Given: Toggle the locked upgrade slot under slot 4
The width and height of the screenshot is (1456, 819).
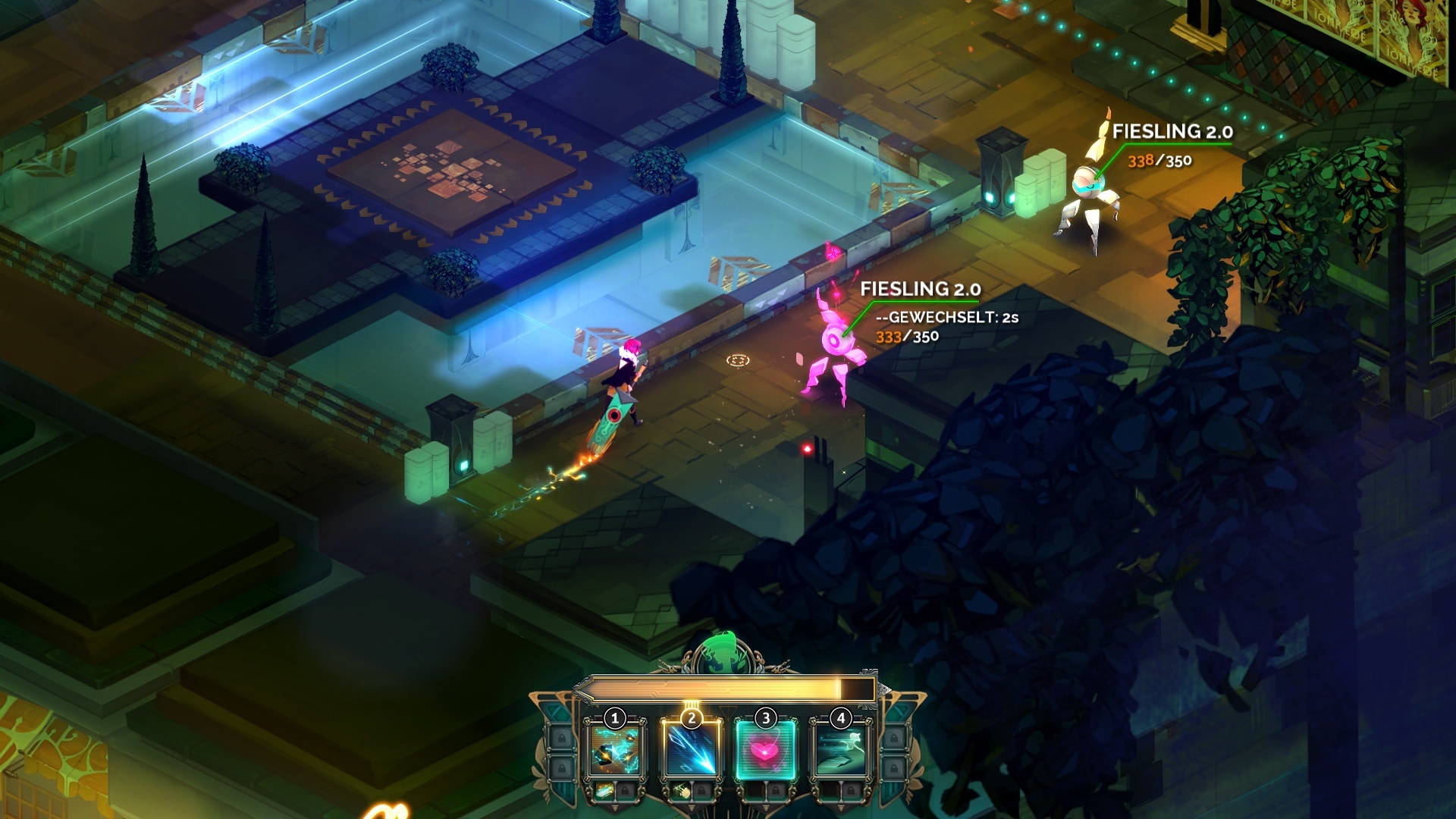Looking at the screenshot, I should coord(851,790).
